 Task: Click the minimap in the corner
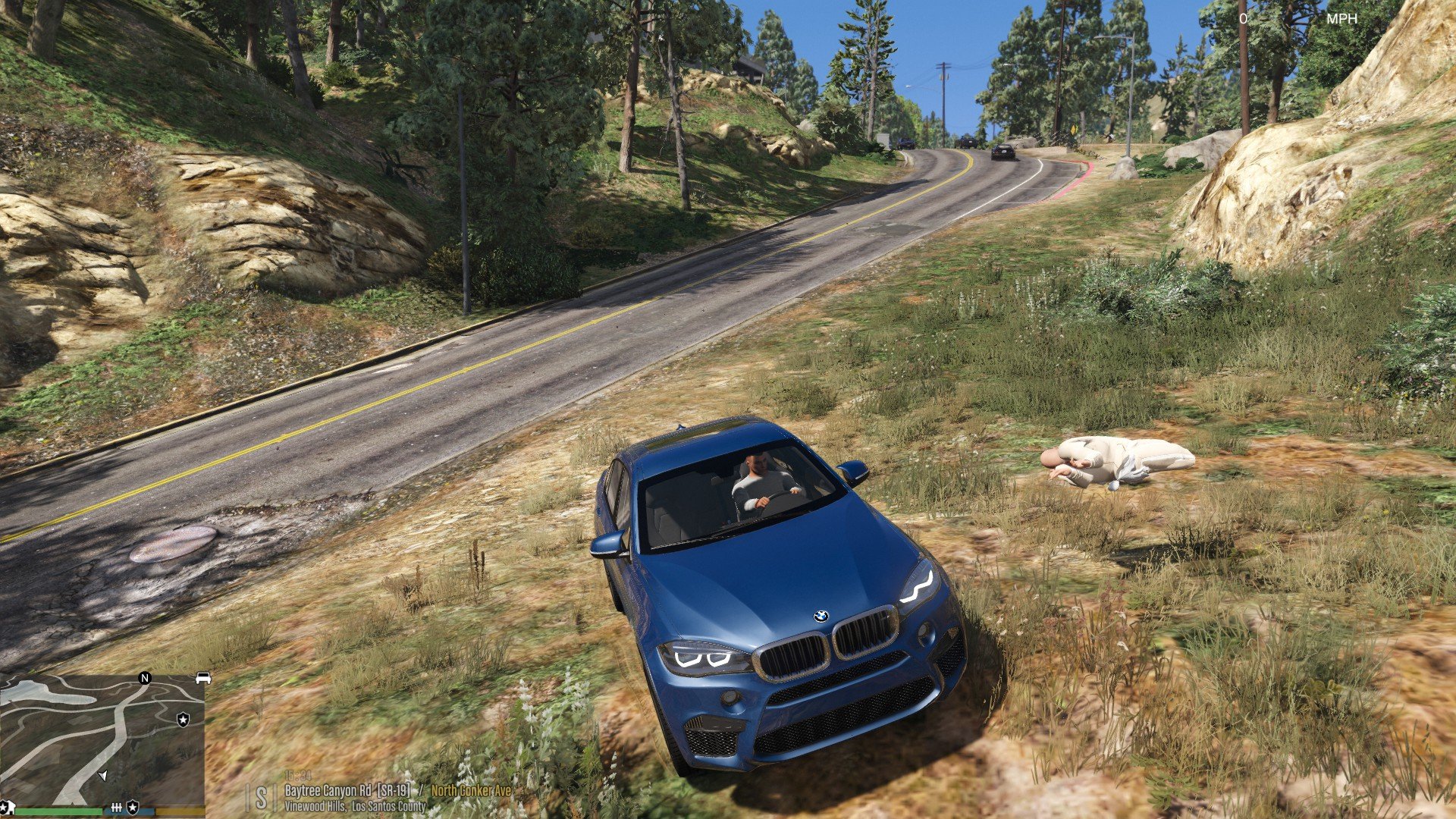click(102, 739)
